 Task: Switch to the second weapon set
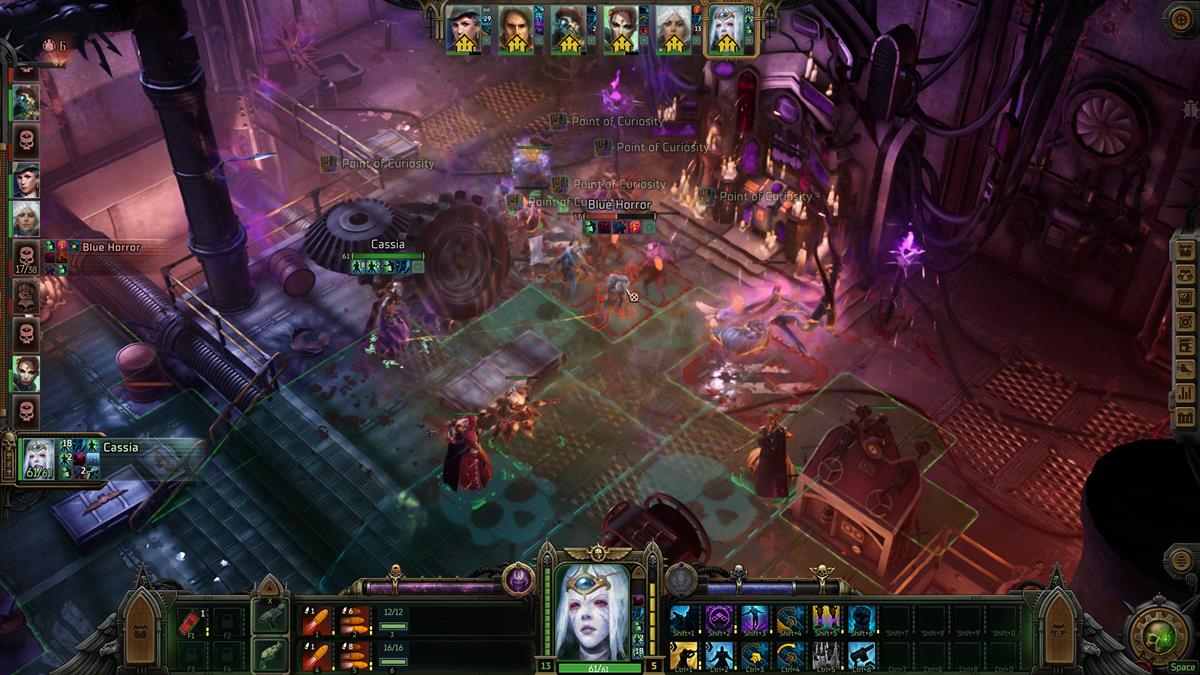pyautogui.click(x=268, y=655)
